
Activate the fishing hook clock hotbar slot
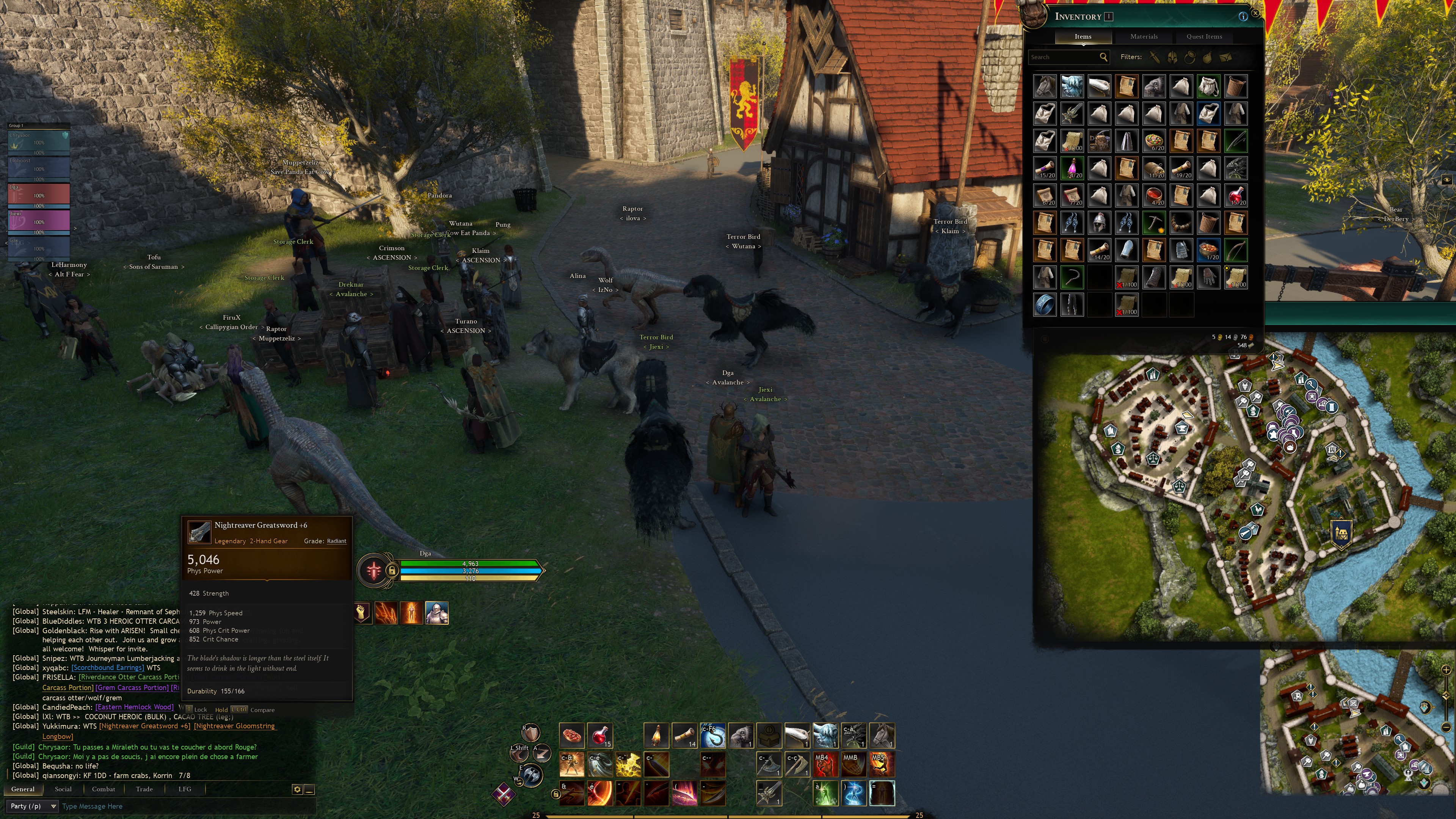(x=712, y=735)
